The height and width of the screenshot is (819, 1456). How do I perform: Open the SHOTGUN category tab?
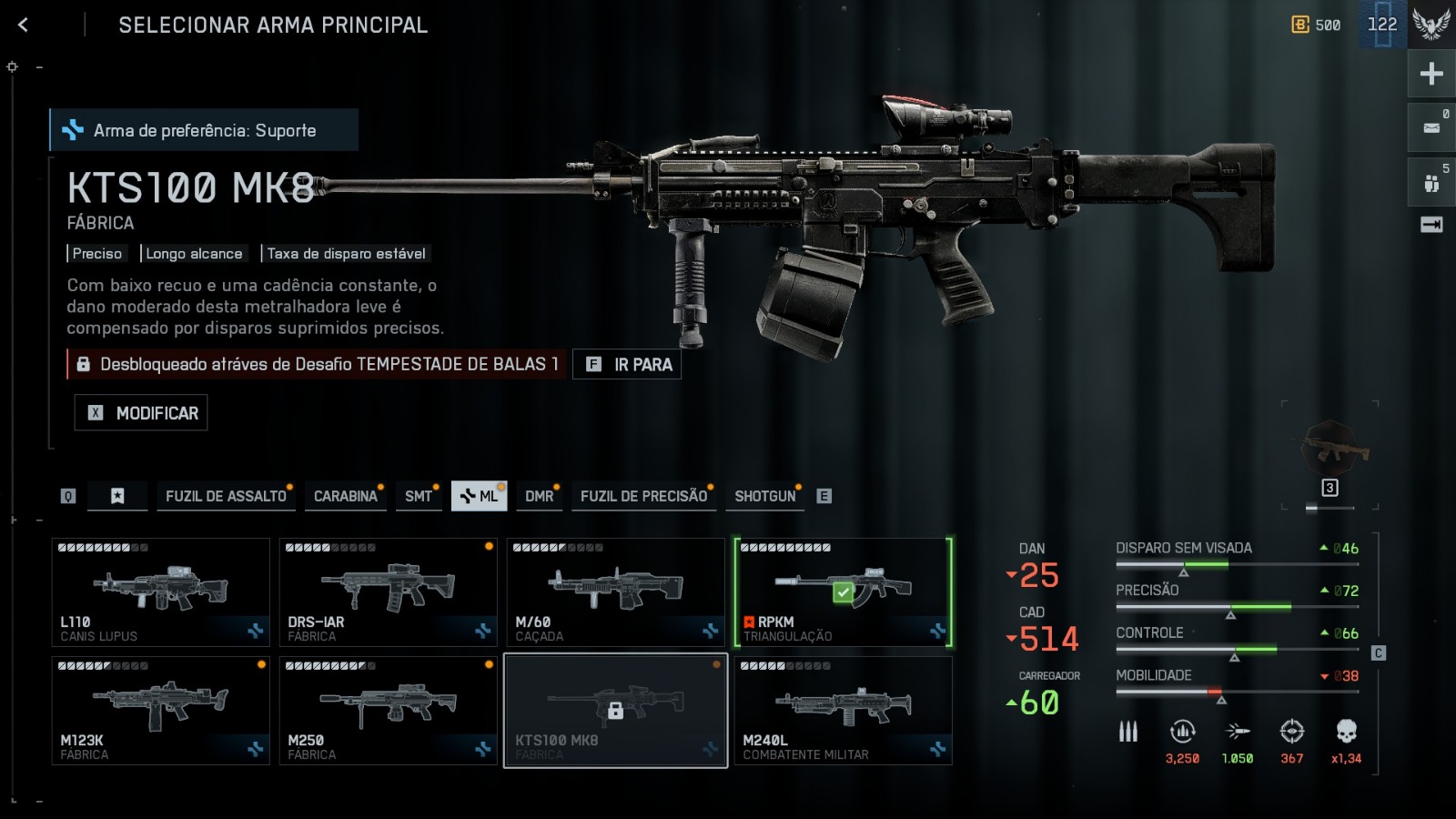pos(764,496)
